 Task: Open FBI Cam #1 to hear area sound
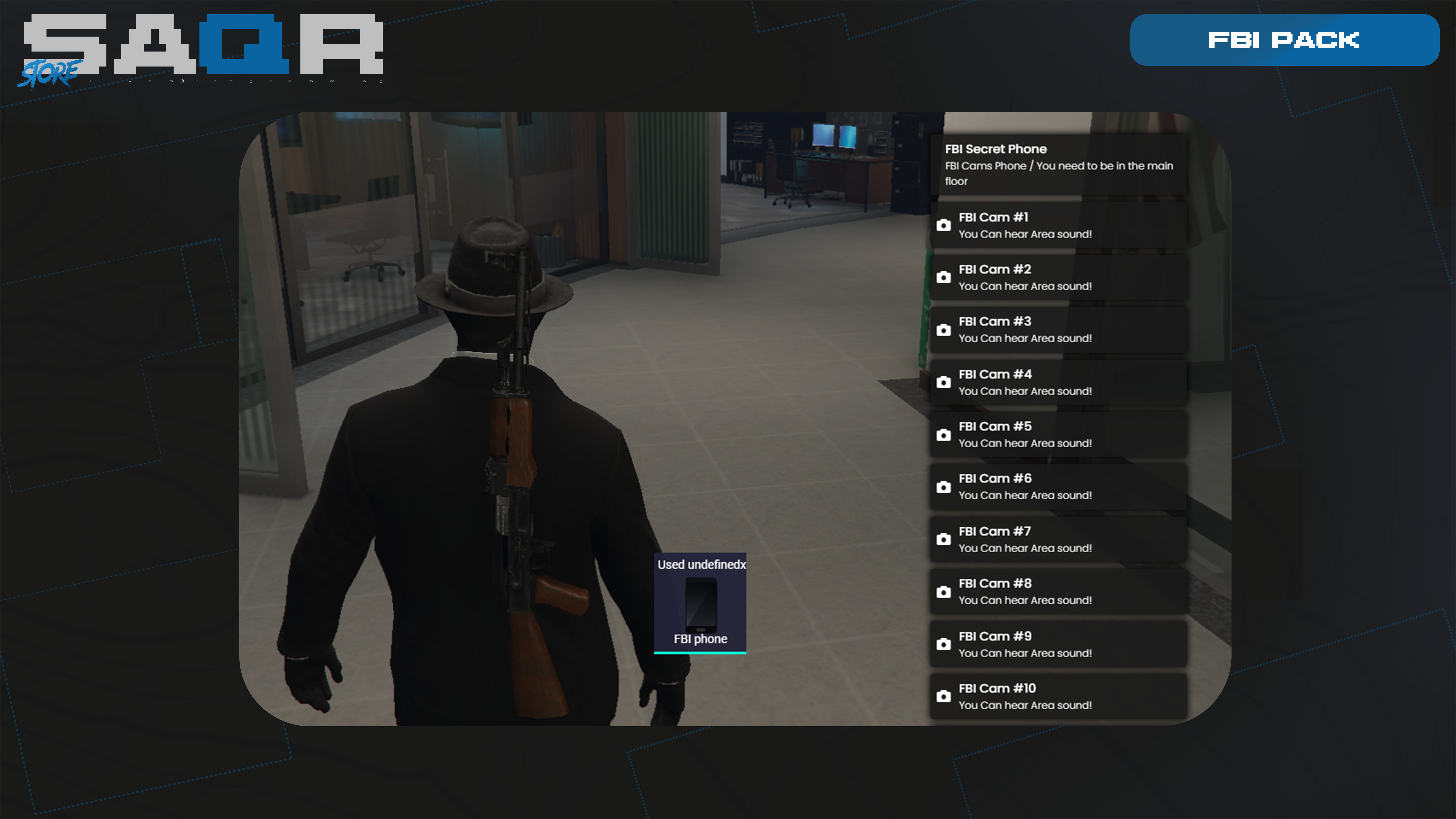1057,225
